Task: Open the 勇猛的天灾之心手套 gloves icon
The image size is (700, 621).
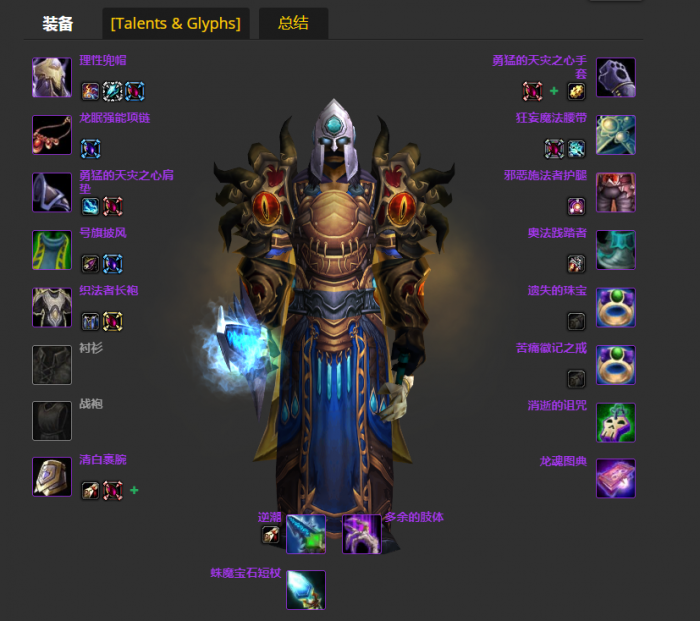Action: pos(616,77)
